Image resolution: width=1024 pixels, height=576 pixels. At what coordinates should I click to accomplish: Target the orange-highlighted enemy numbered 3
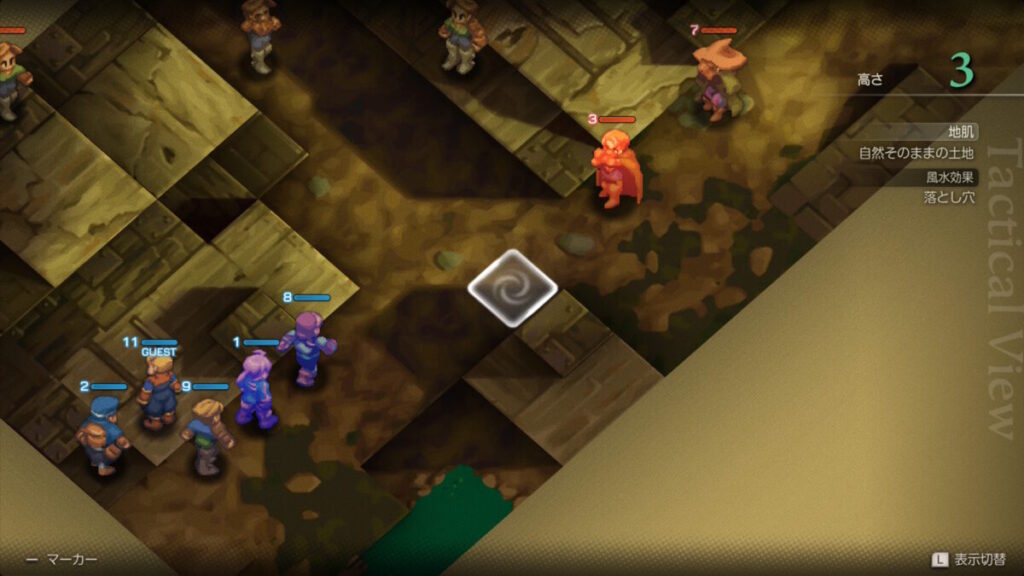[x=615, y=168]
